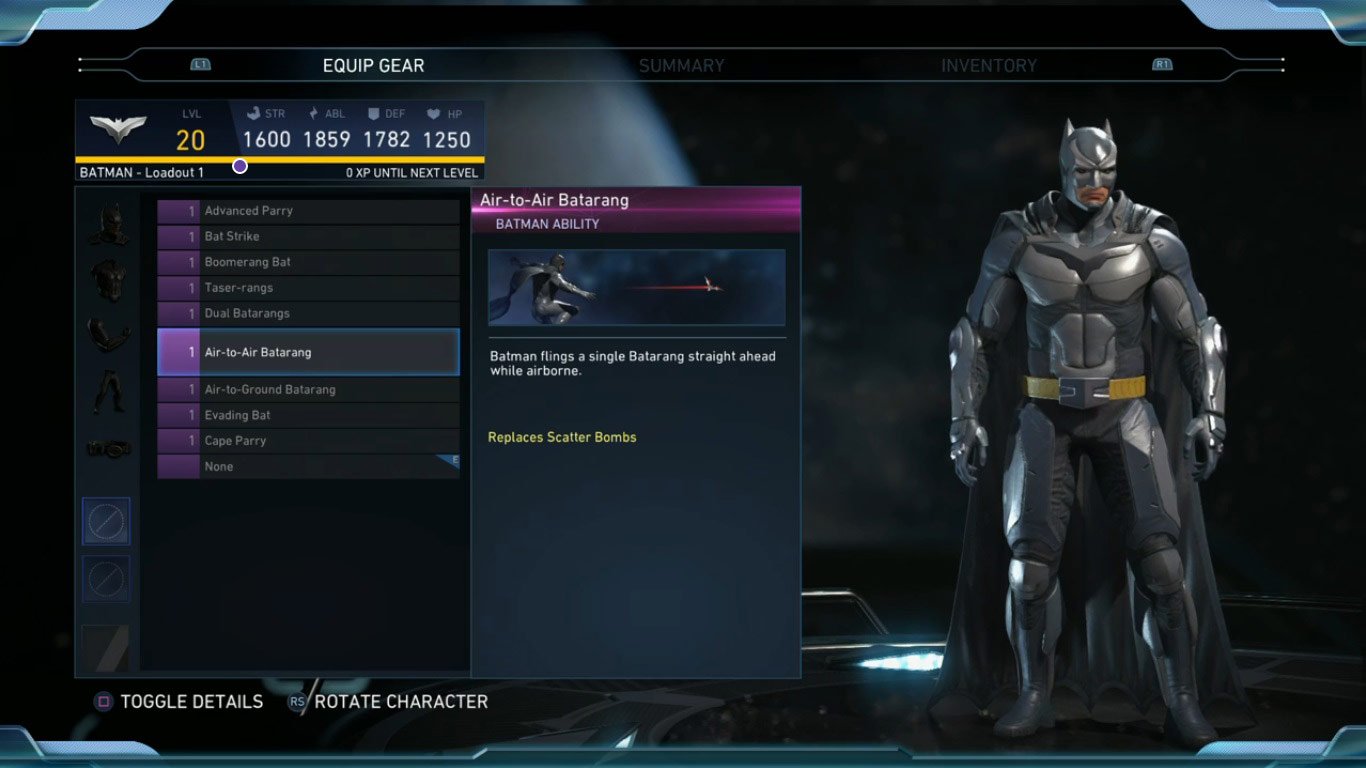Image resolution: width=1366 pixels, height=768 pixels.
Task: Open the head cowl gear slot
Action: pos(108,224)
